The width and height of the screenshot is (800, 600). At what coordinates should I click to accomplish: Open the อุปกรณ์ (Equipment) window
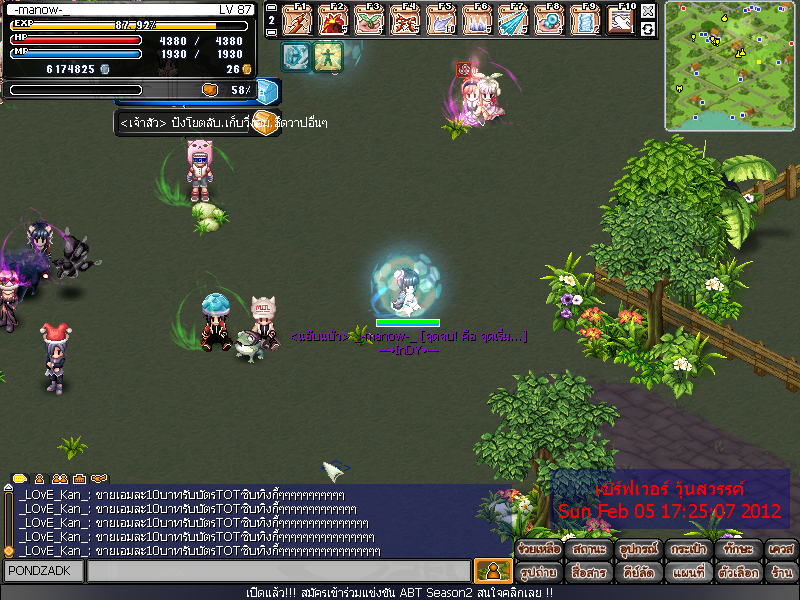(x=637, y=549)
